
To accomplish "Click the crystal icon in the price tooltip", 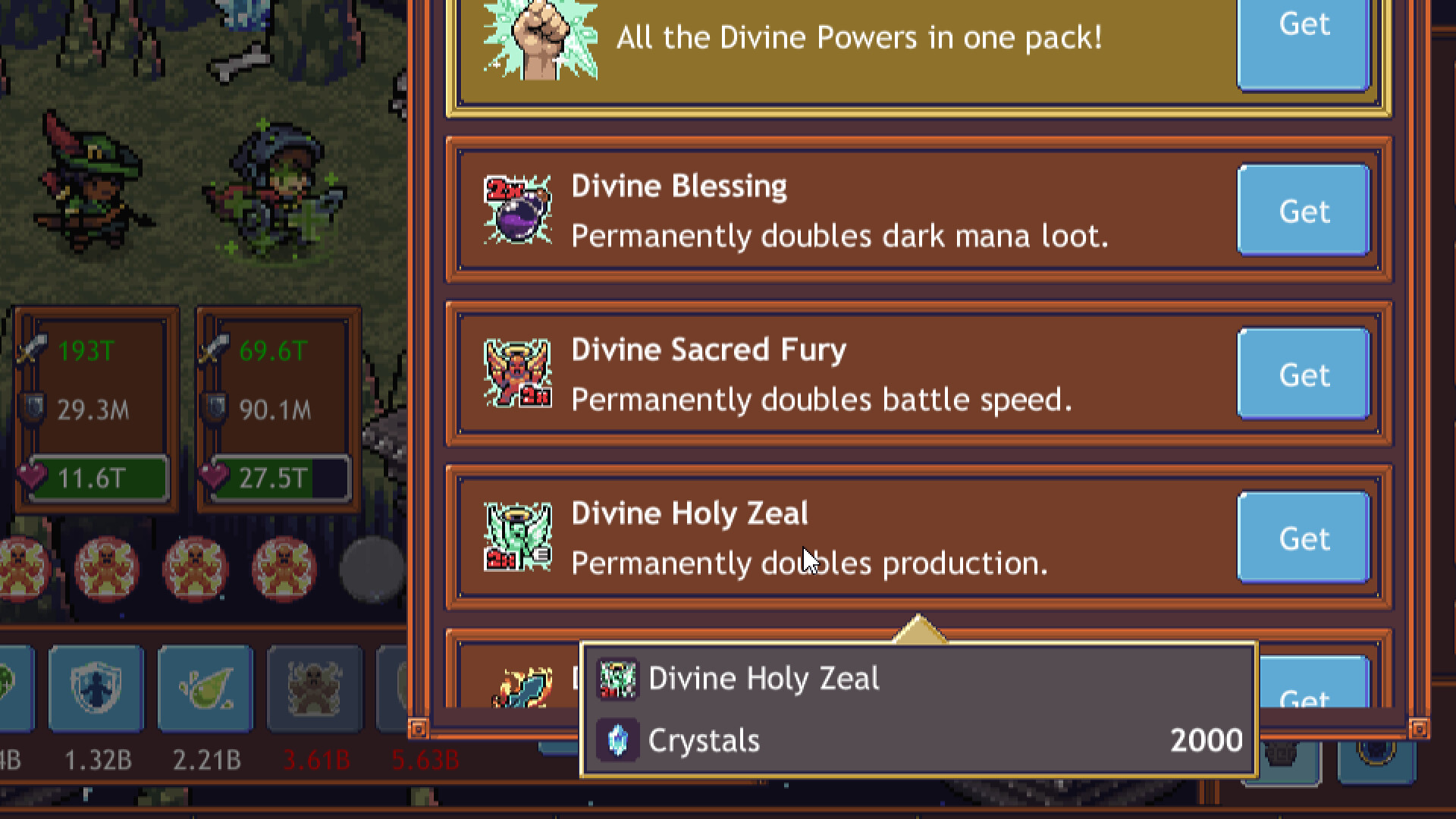I will coord(620,739).
